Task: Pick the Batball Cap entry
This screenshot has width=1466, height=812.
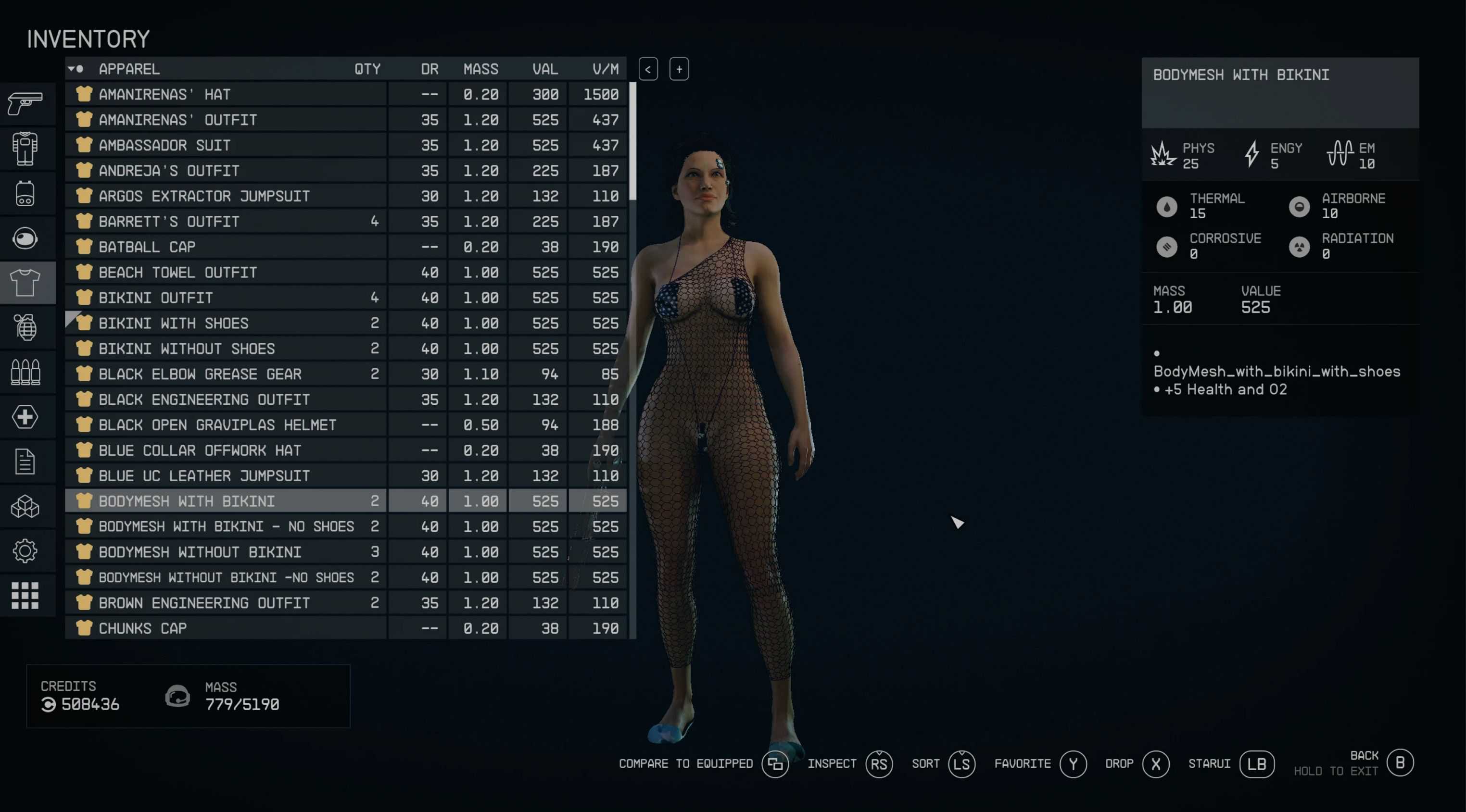Action: [x=227, y=247]
